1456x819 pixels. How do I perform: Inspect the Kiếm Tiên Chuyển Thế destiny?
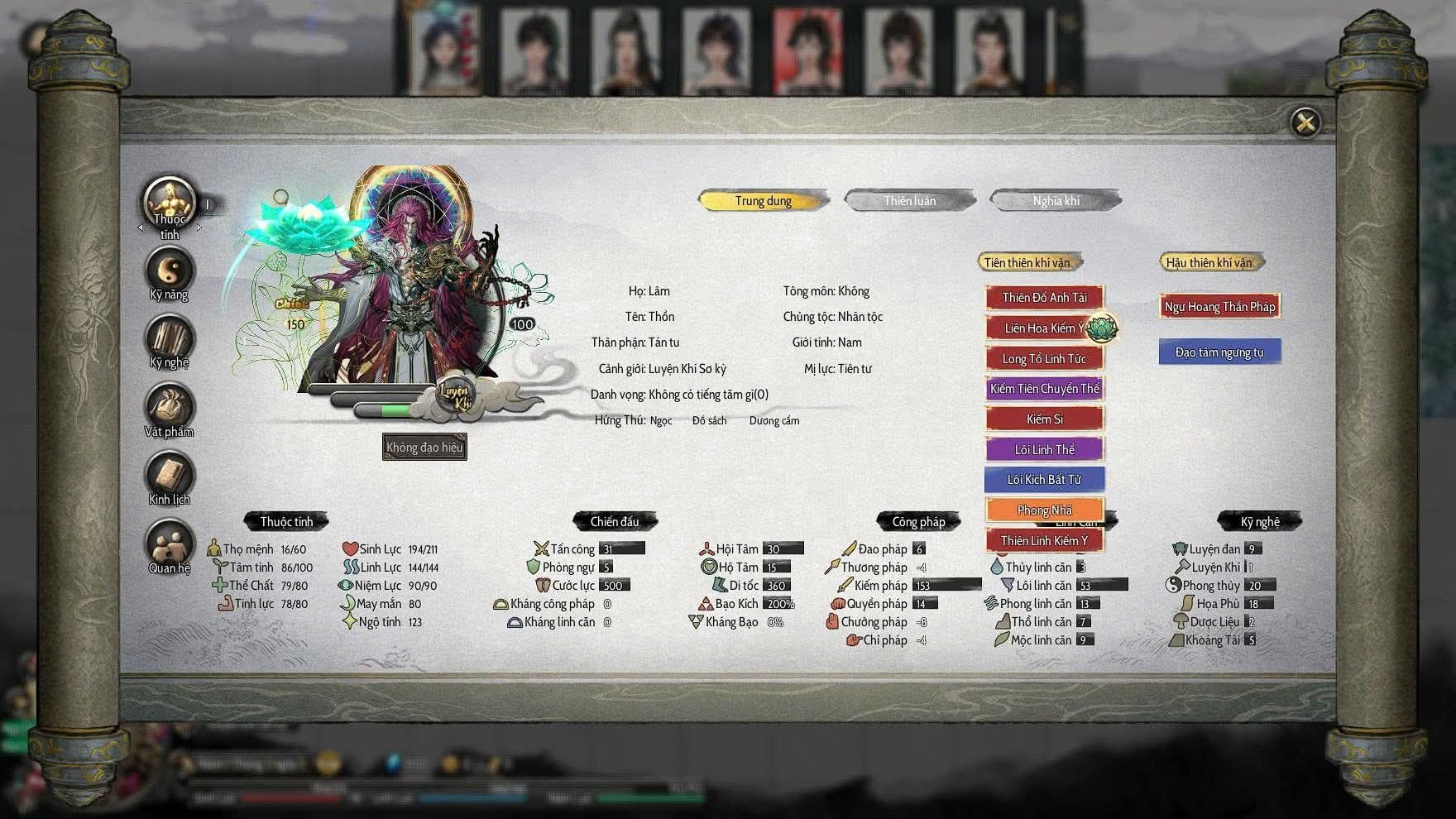point(1044,389)
